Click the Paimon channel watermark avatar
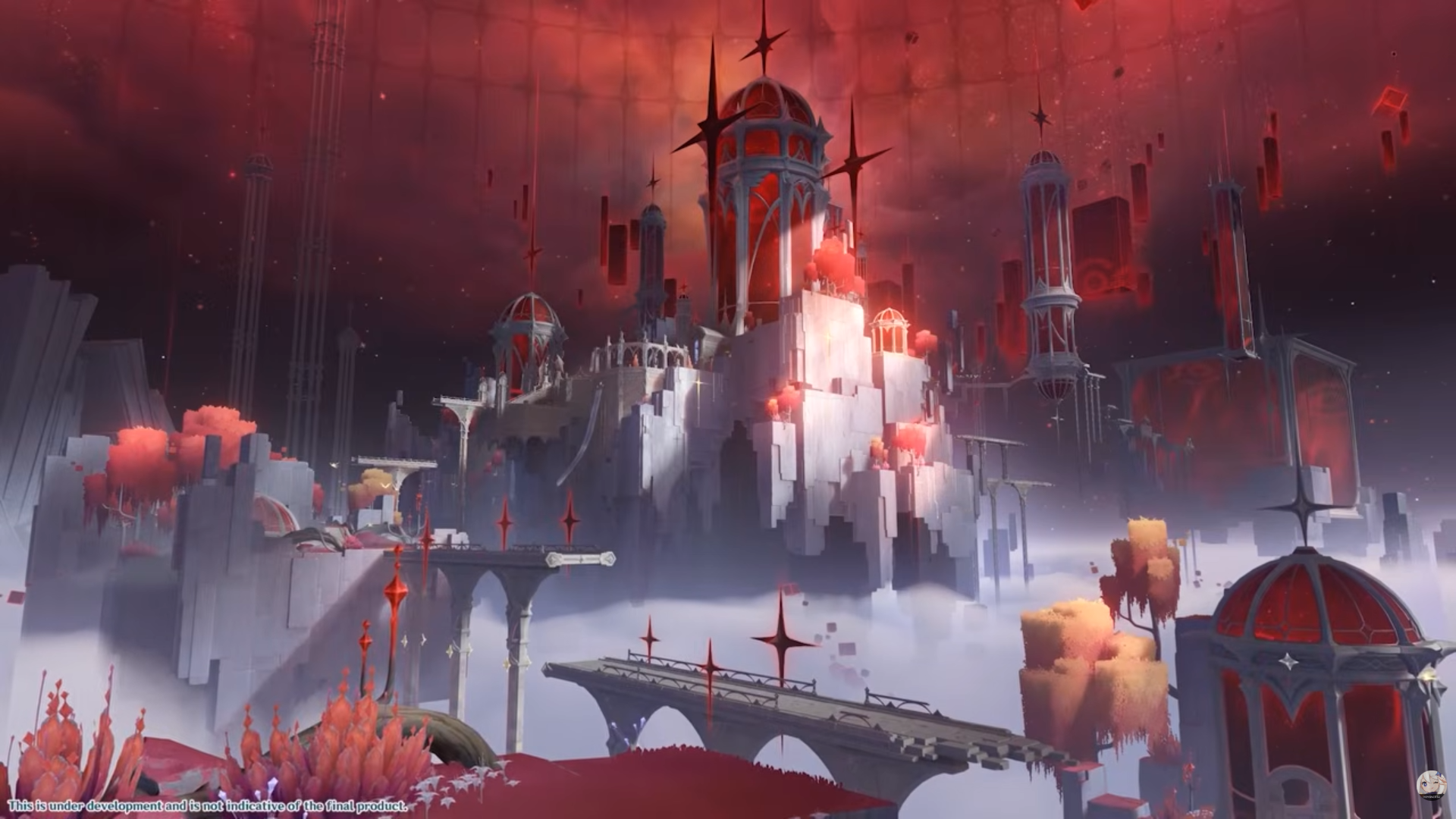The image size is (1456, 819). click(x=1432, y=786)
